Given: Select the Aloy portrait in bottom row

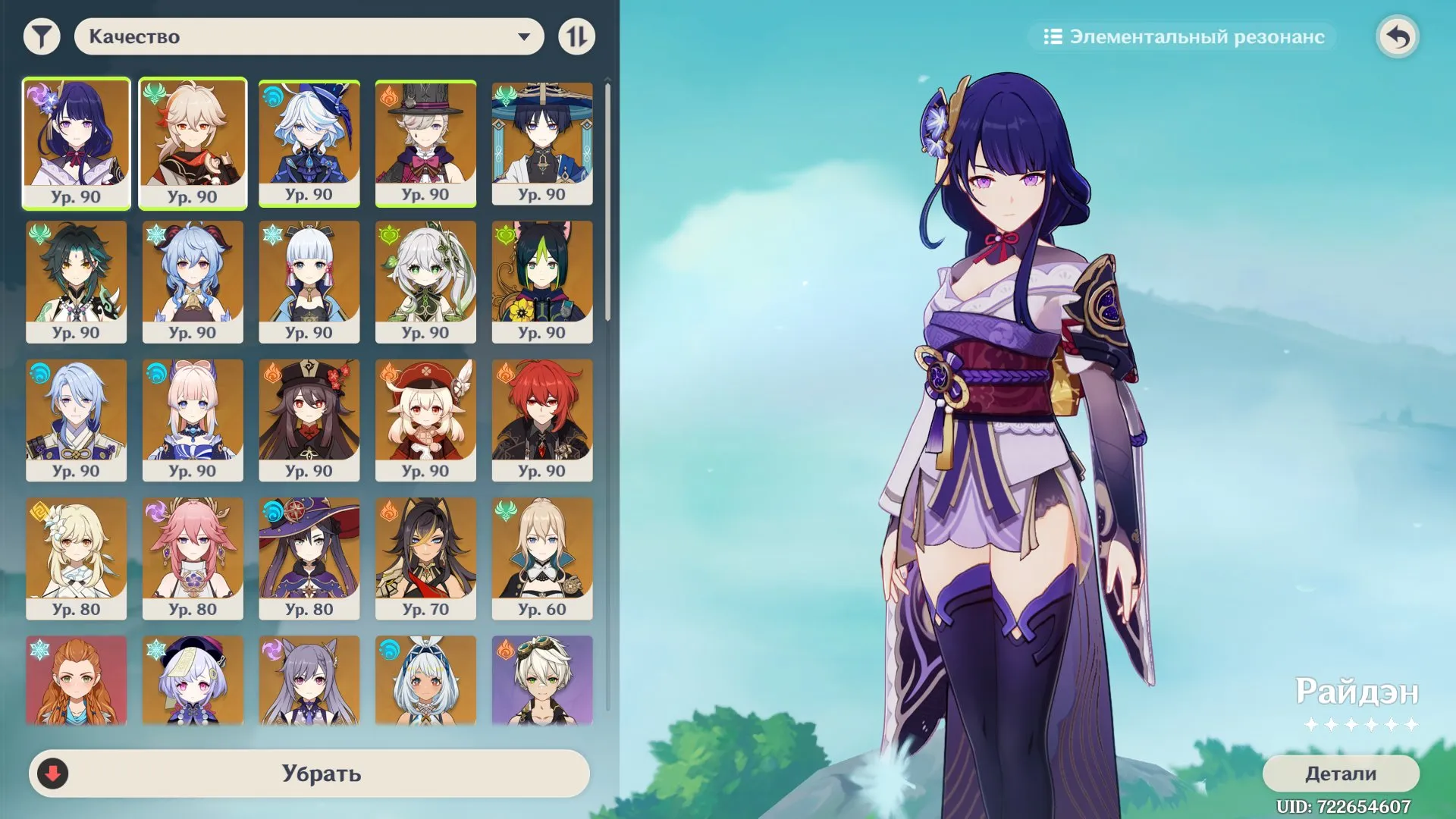Looking at the screenshot, I should point(77,680).
